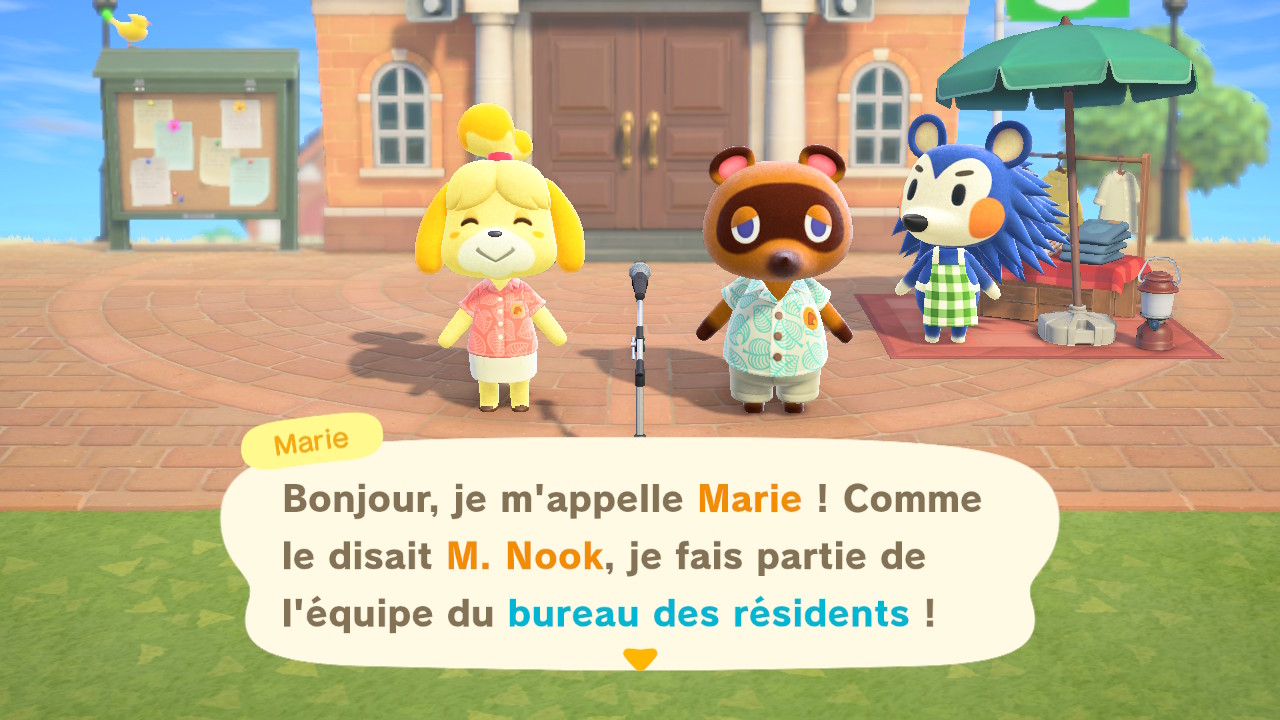
Task: Click the Marie name tag above the dialogue
Action: coord(310,441)
